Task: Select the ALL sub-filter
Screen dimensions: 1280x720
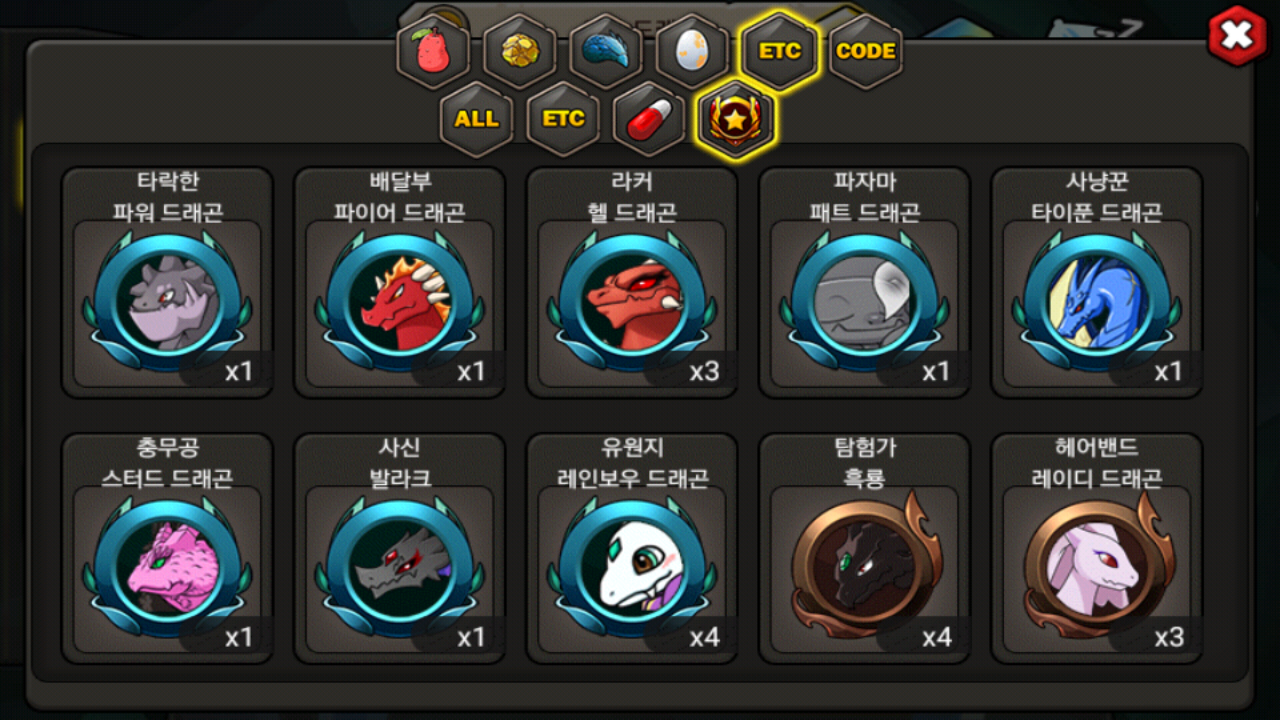Action: 476,119
